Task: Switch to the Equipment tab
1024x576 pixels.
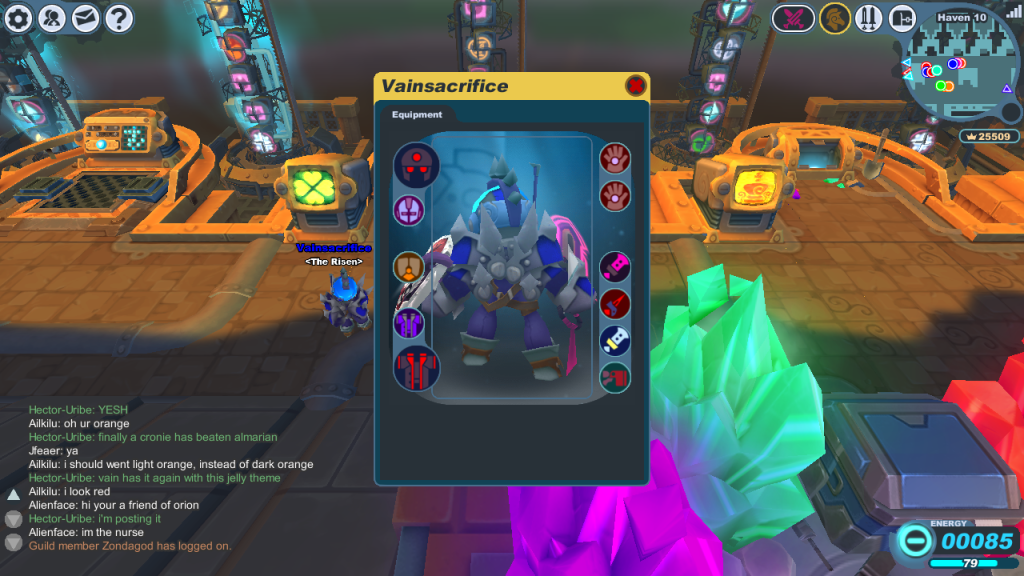Action: [417, 115]
